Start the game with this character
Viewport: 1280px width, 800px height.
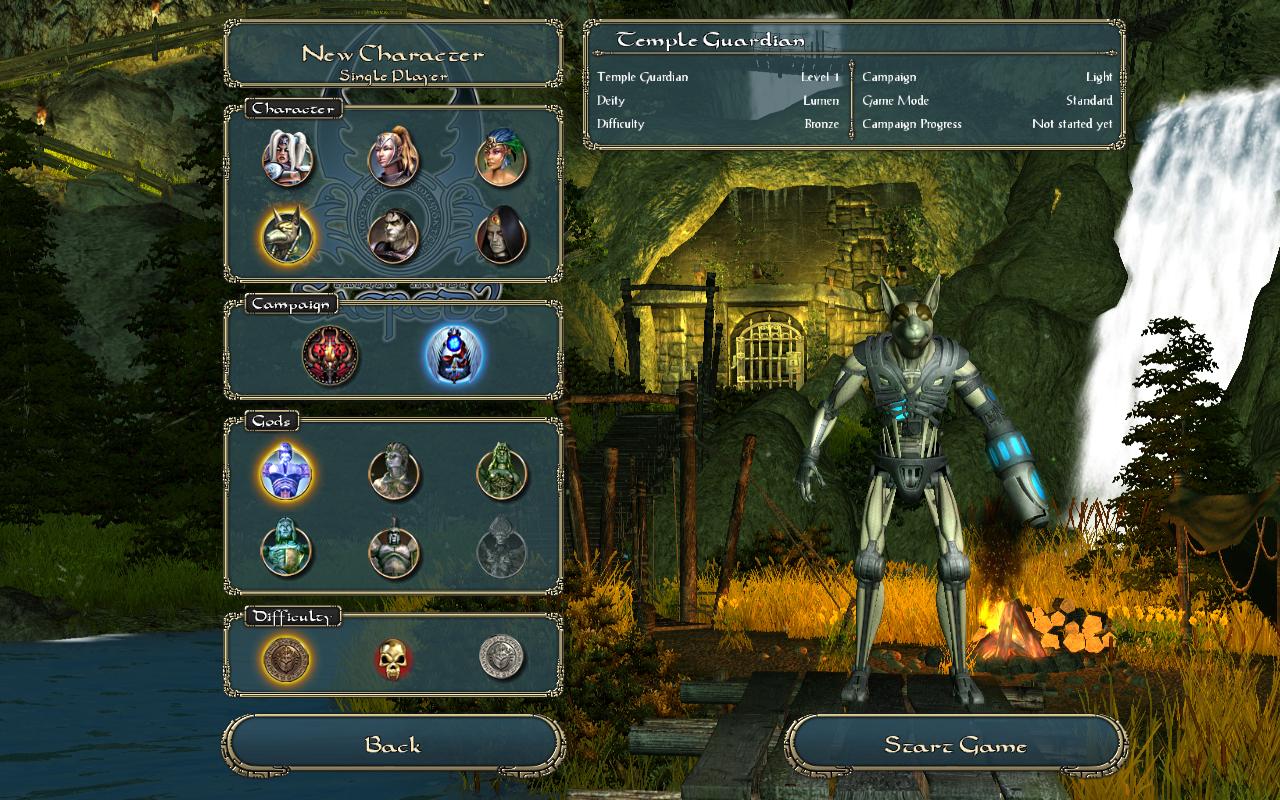point(955,746)
